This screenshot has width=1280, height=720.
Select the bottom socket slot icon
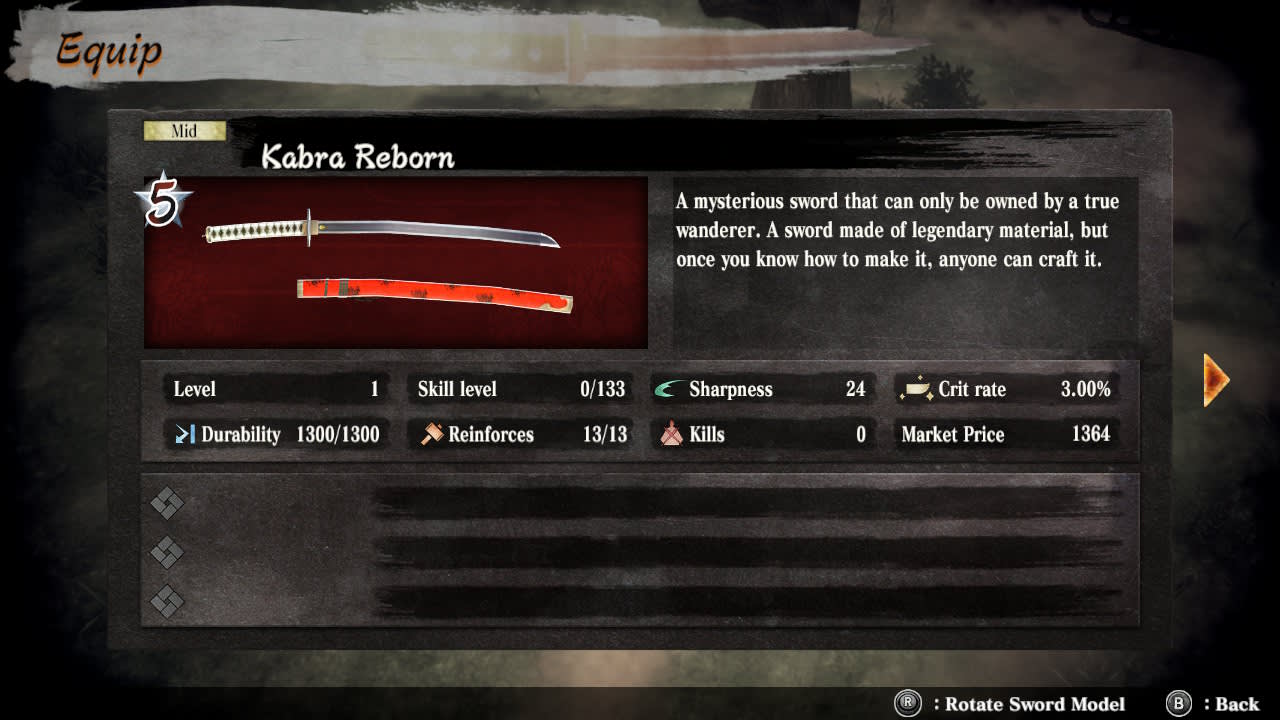(166, 603)
